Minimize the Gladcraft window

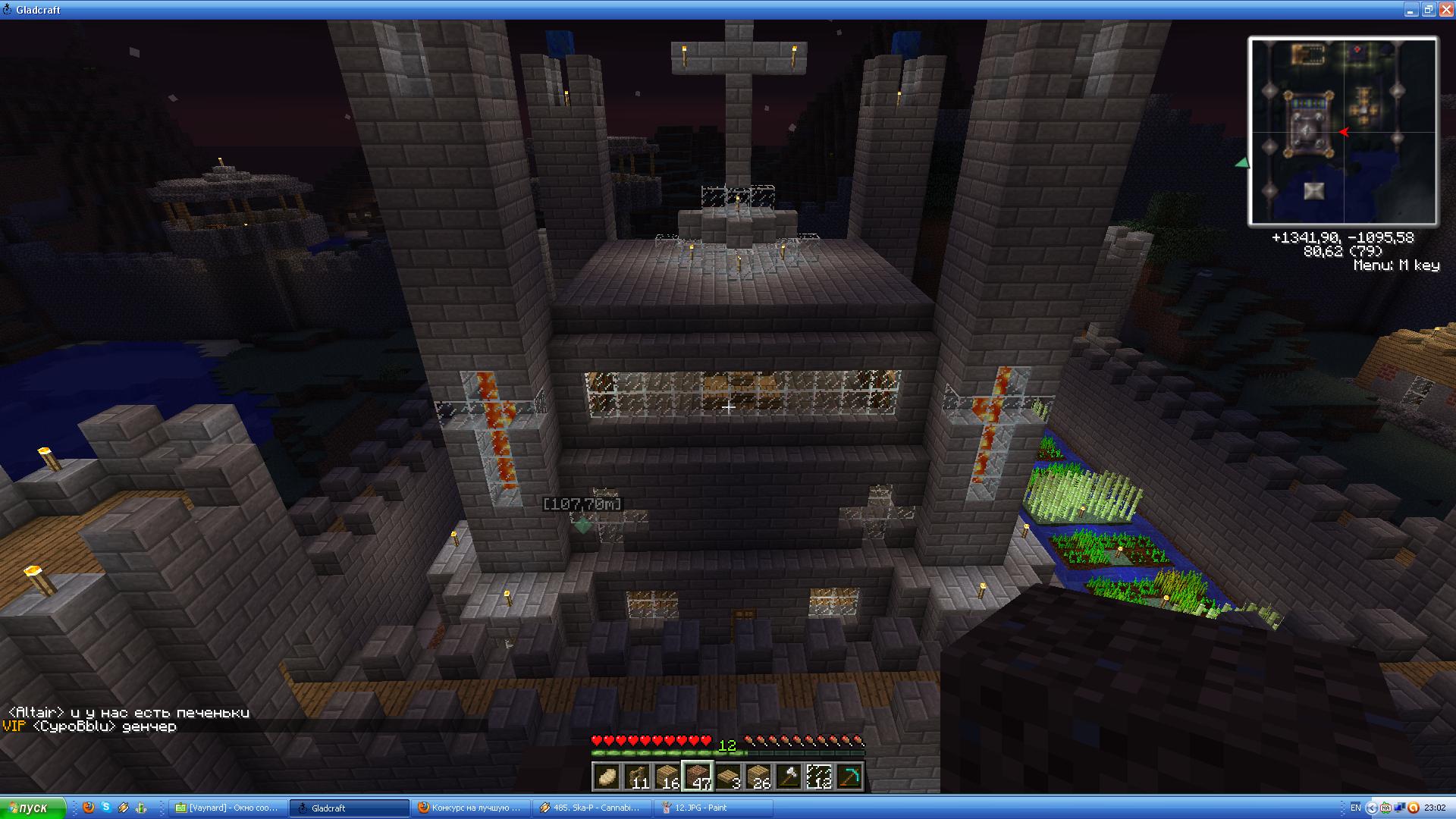[1411, 10]
